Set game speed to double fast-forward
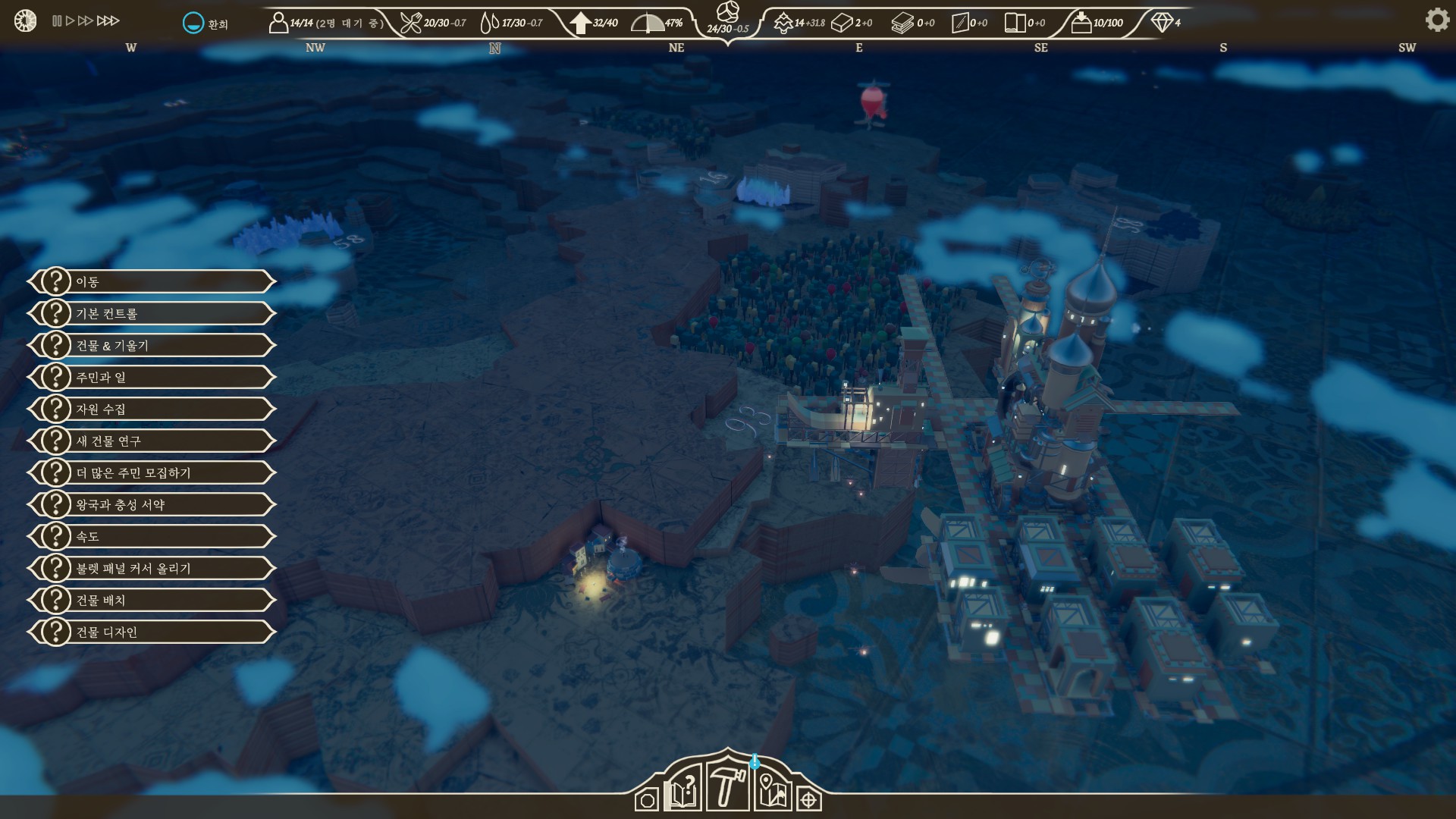The image size is (1456, 819). pyautogui.click(x=85, y=21)
